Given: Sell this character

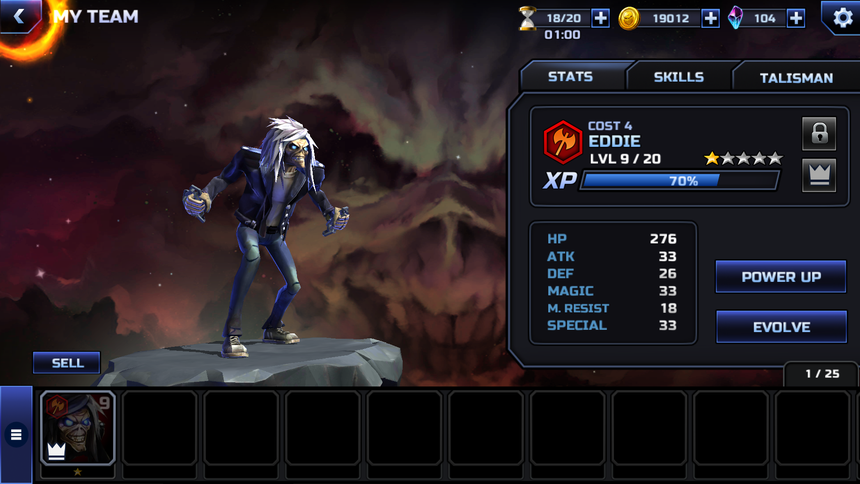Looking at the screenshot, I should tap(67, 363).
